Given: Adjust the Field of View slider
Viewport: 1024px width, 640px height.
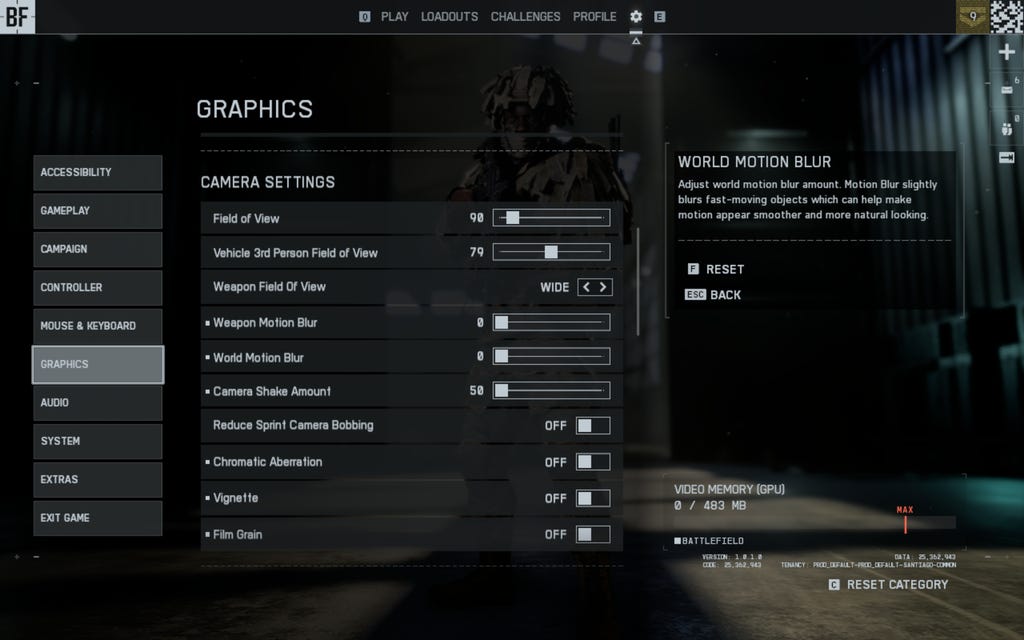Looking at the screenshot, I should 551,218.
